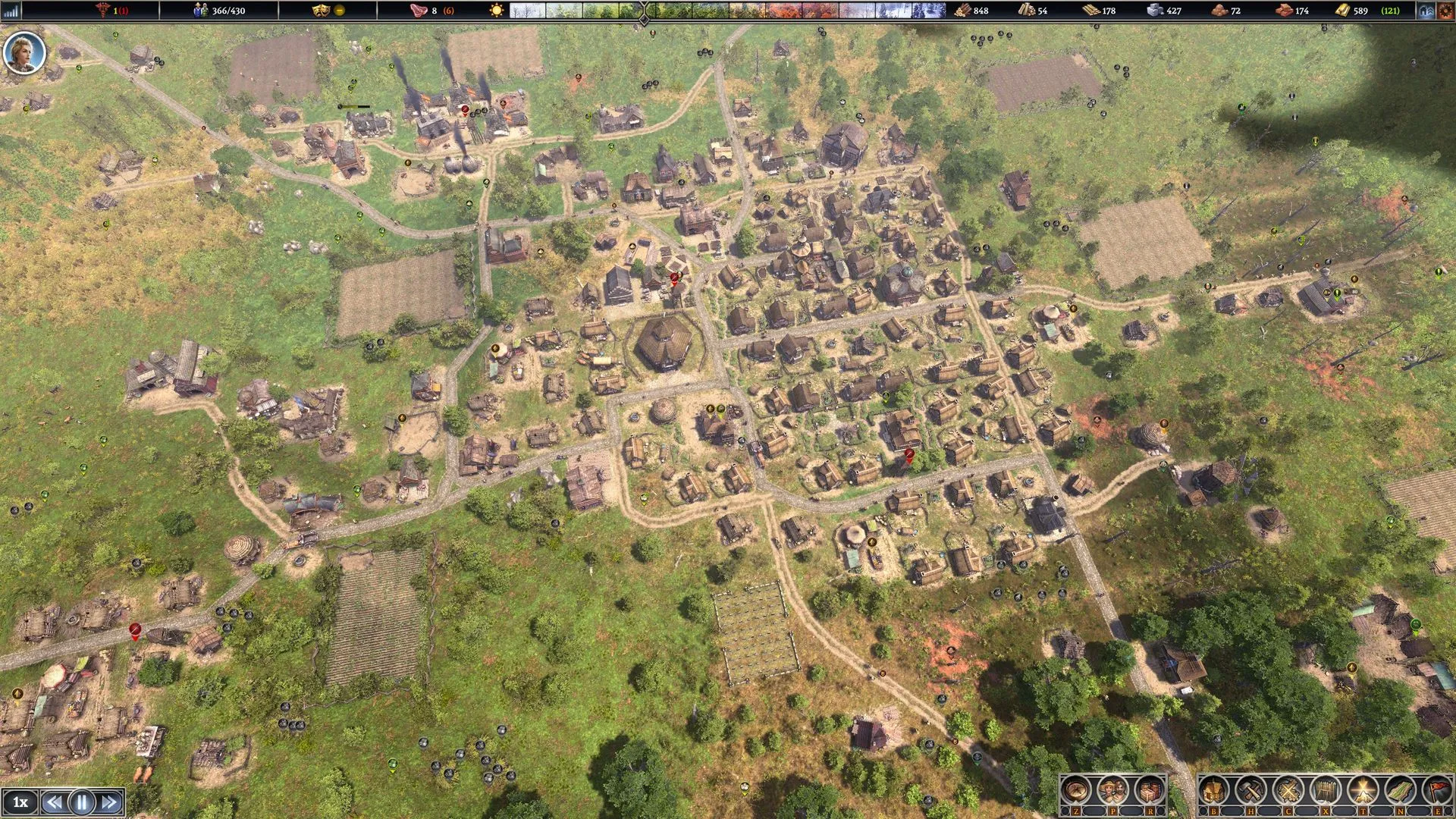Show the theater masks happiness details
The width and height of the screenshot is (1456, 819).
click(322, 11)
